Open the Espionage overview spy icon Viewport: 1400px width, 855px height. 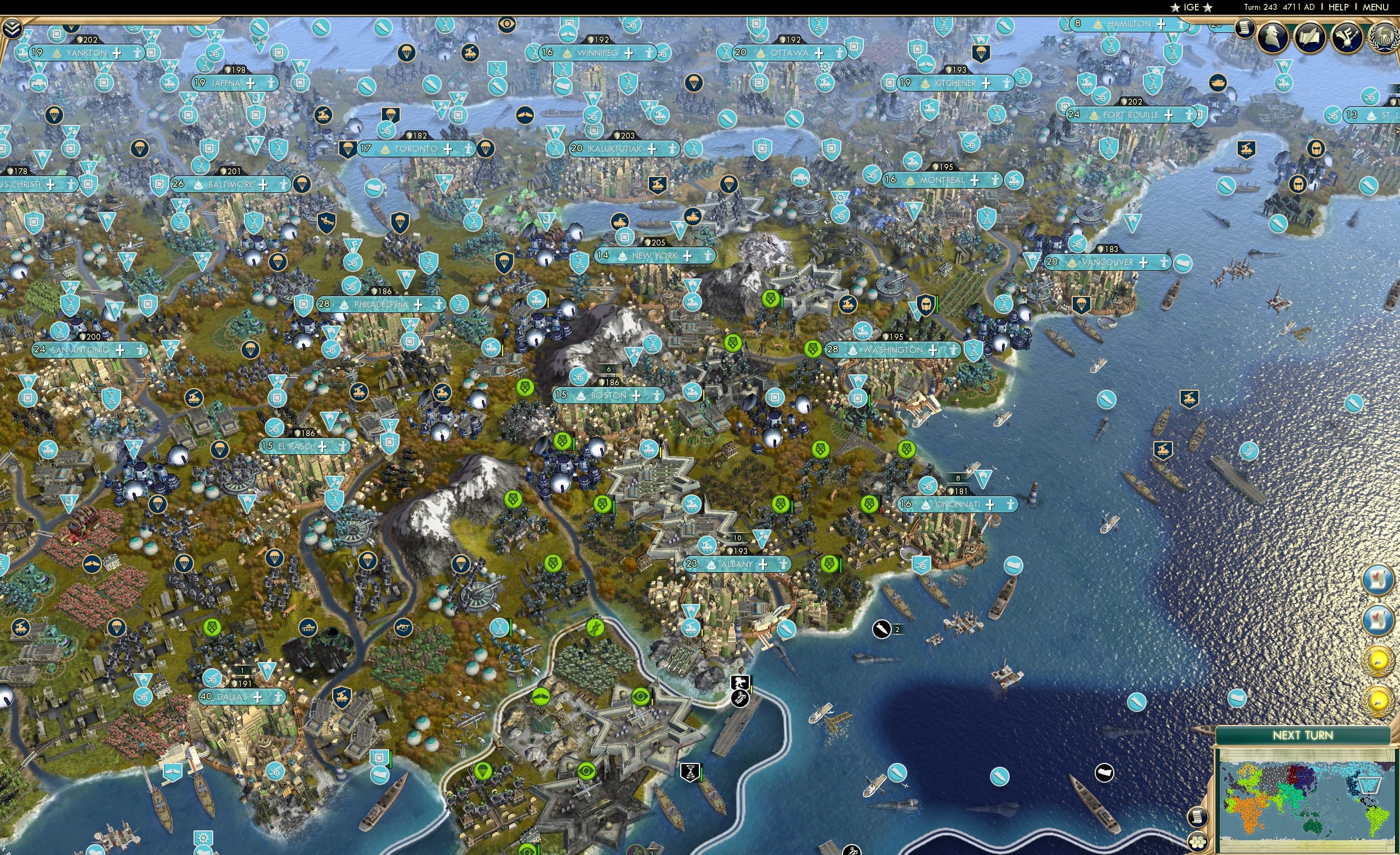1273,37
